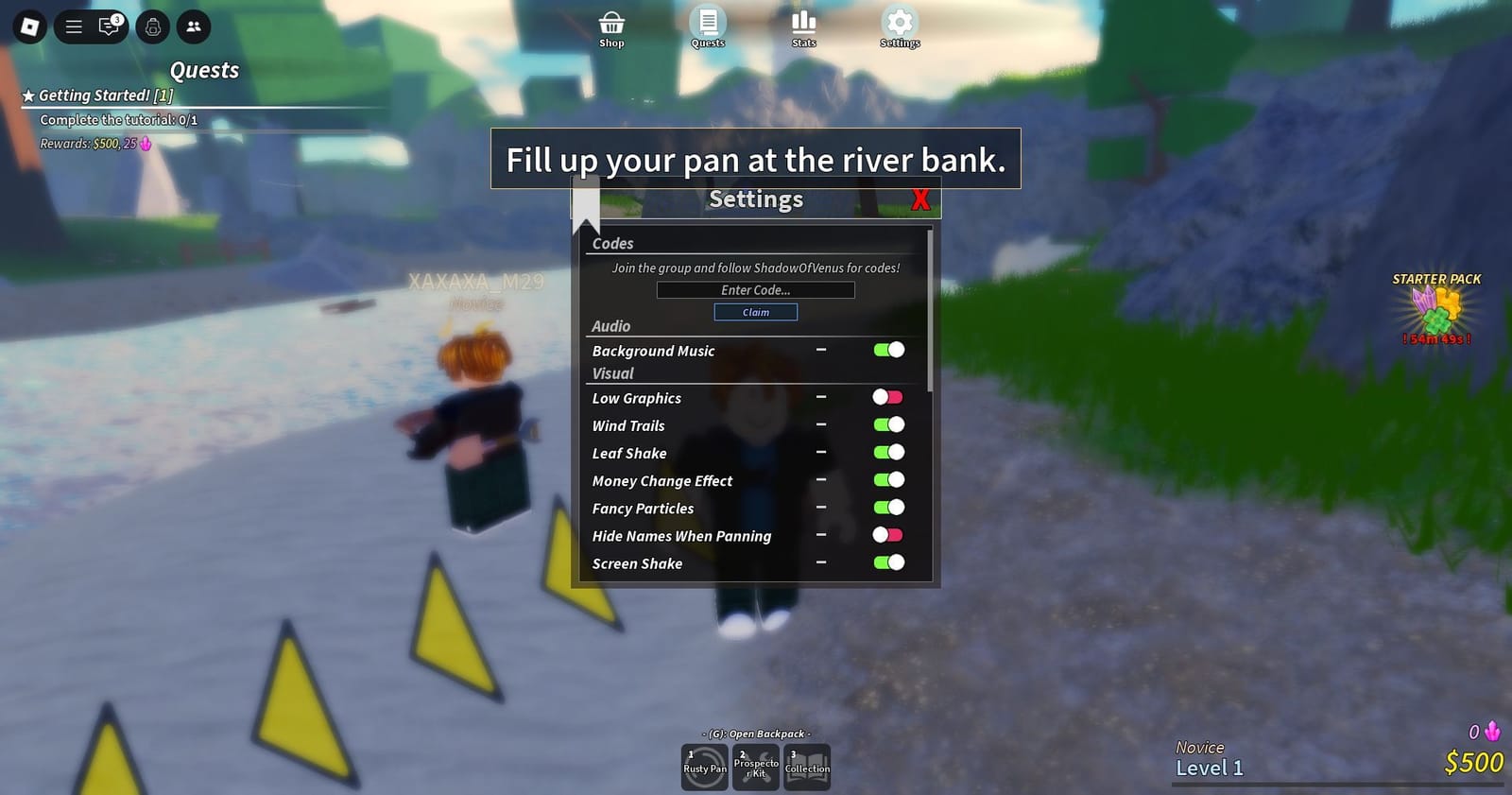Open your Roblox backpack icon
1512x795 pixels.
point(151,26)
